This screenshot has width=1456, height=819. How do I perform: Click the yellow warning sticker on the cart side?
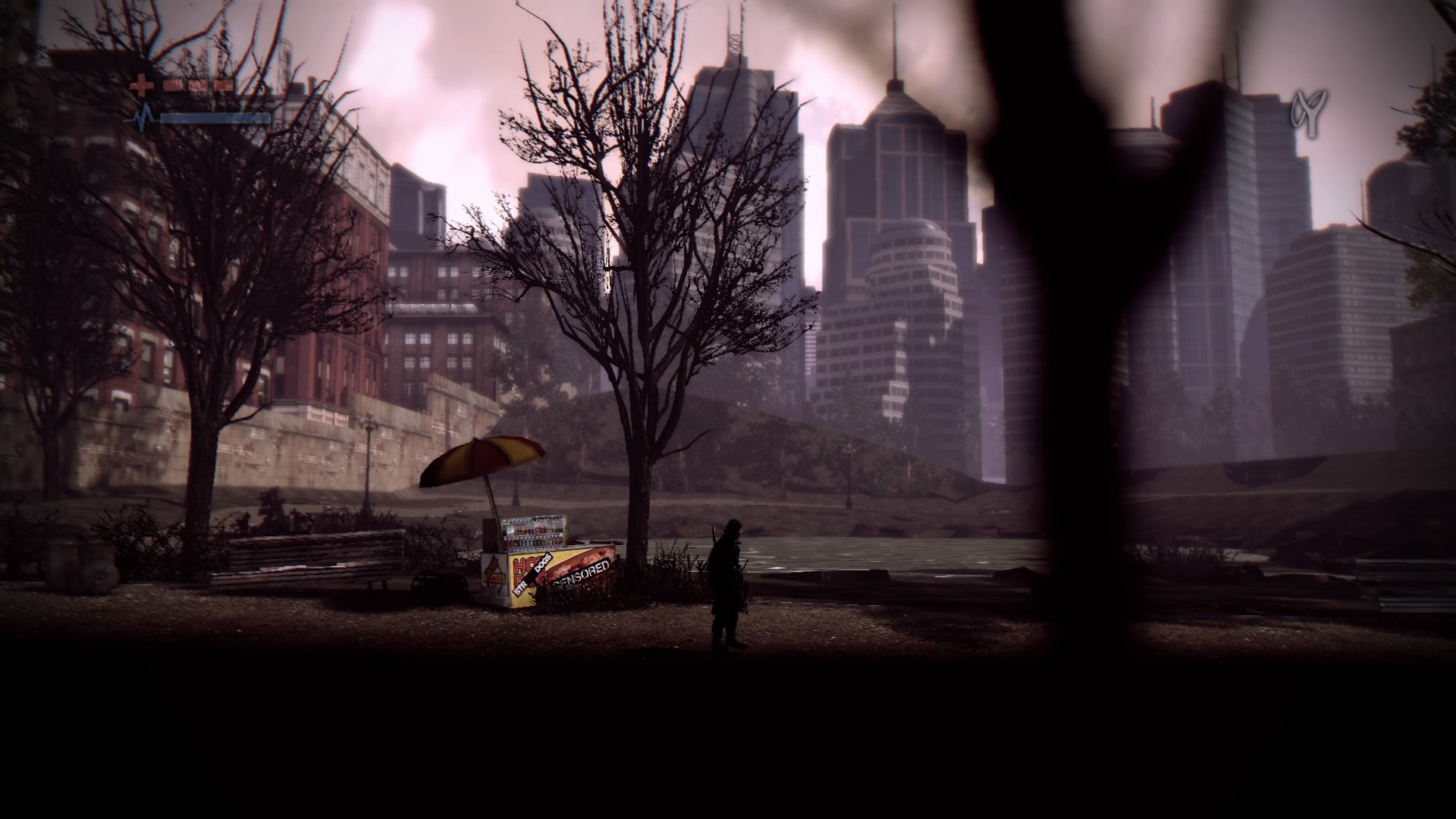pos(494,576)
